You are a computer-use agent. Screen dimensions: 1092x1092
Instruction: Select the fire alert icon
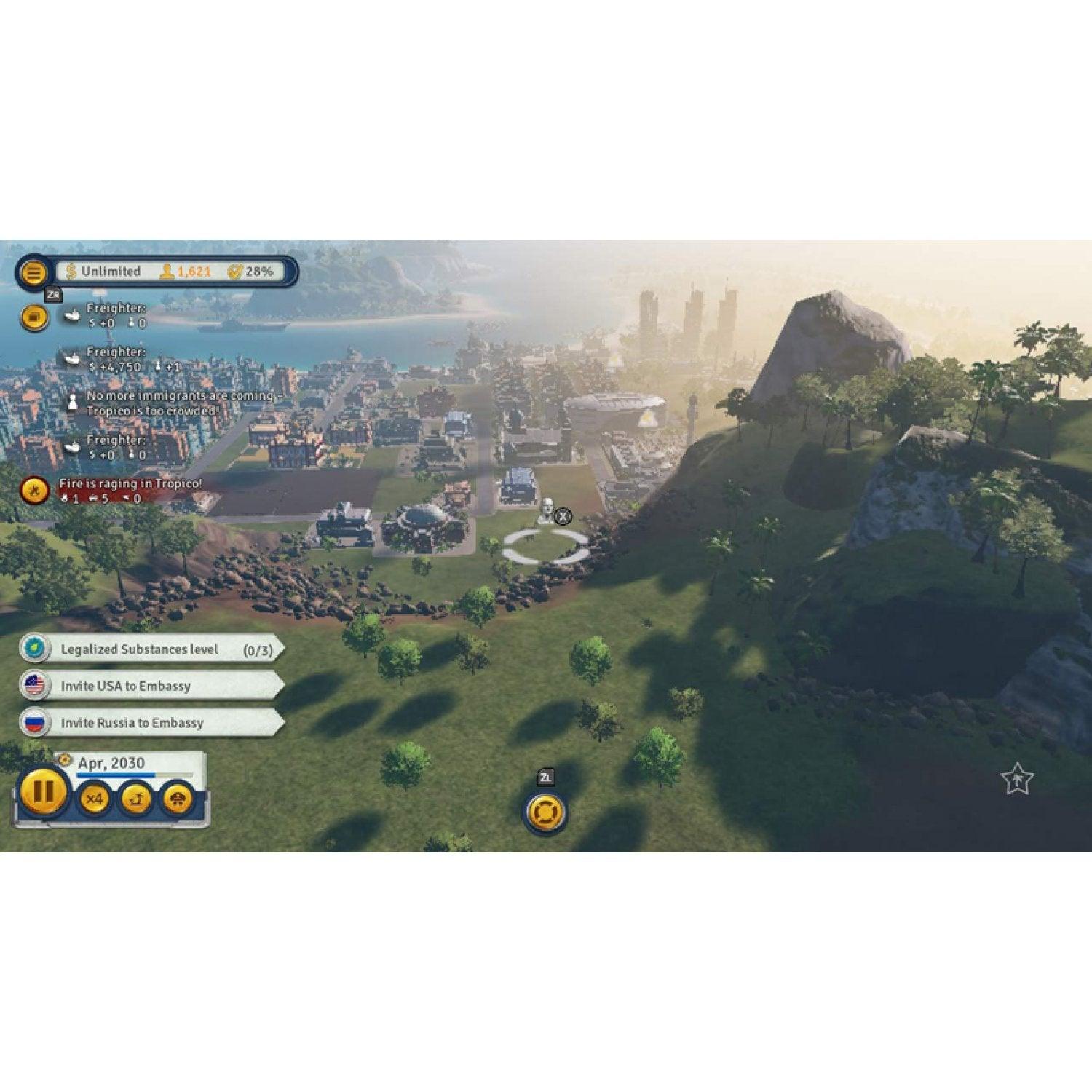pyautogui.click(x=34, y=490)
